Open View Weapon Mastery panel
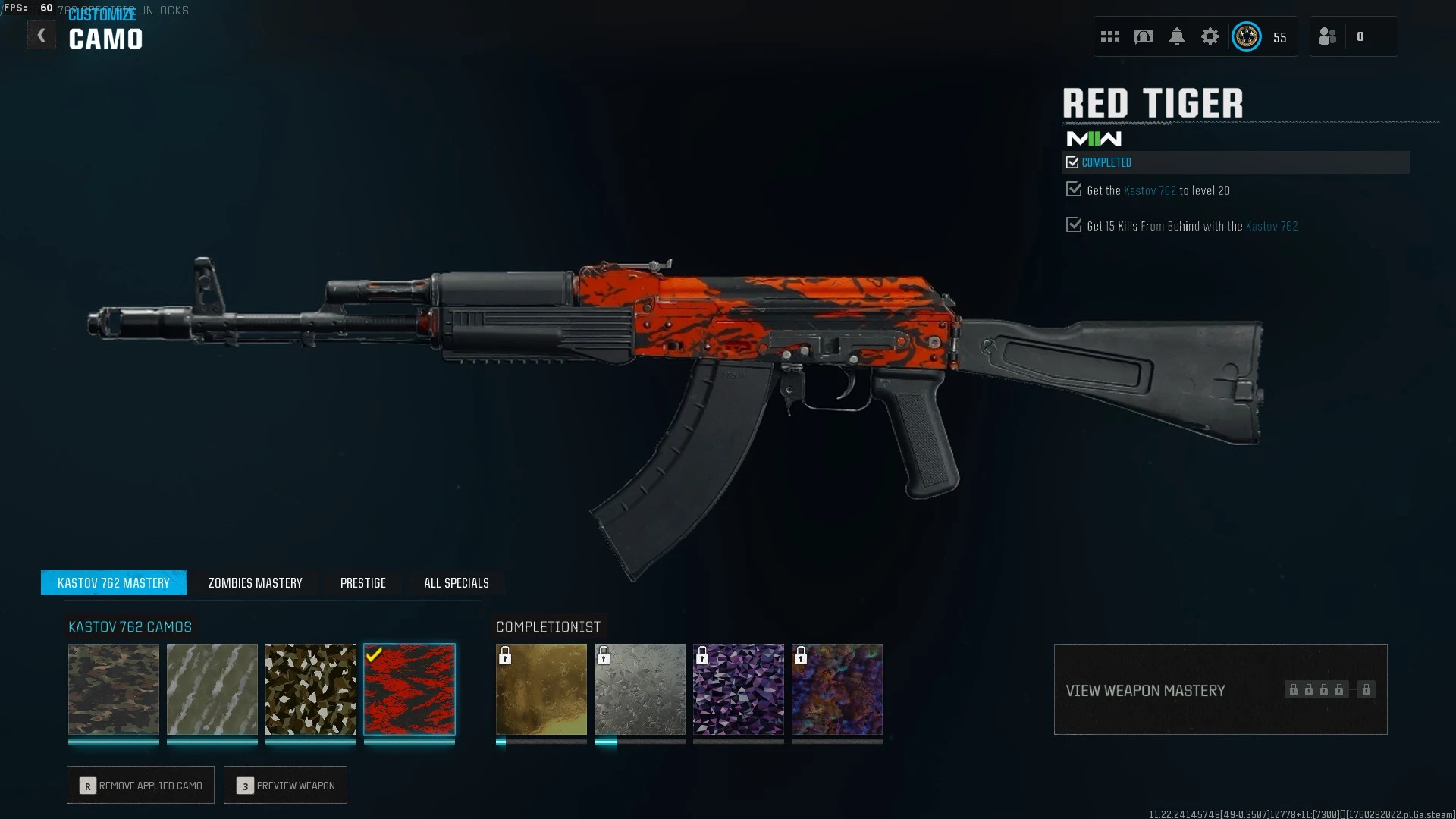 (1220, 689)
